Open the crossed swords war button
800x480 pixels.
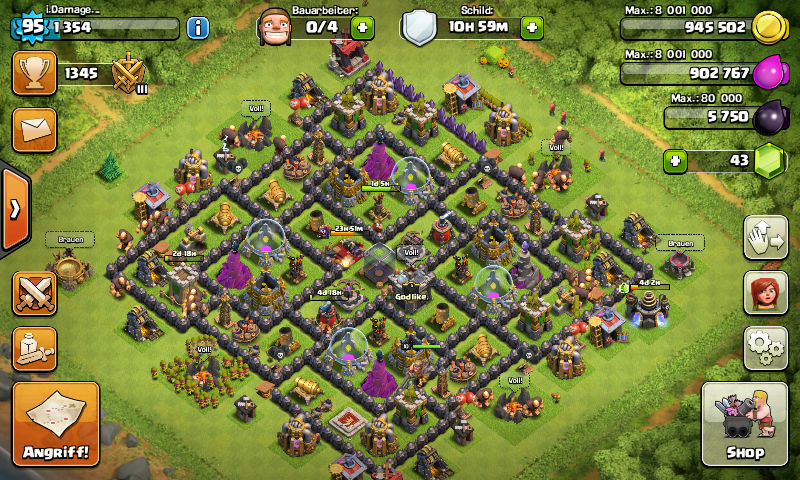pyautogui.click(x=35, y=293)
